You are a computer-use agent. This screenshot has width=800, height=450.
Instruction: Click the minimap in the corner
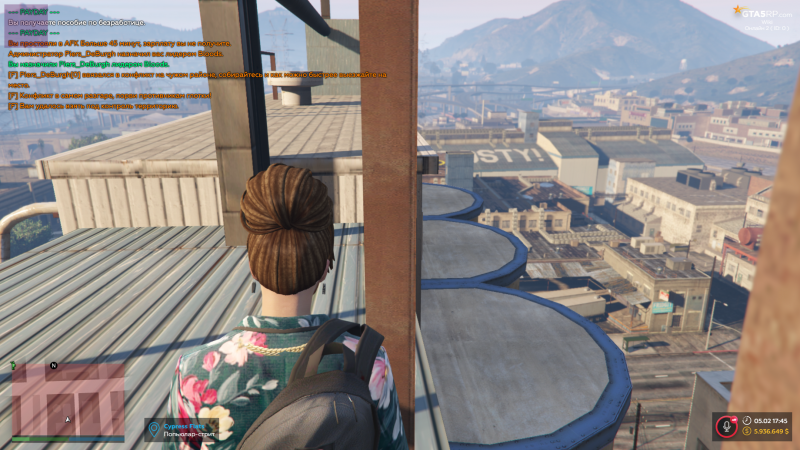pos(68,399)
